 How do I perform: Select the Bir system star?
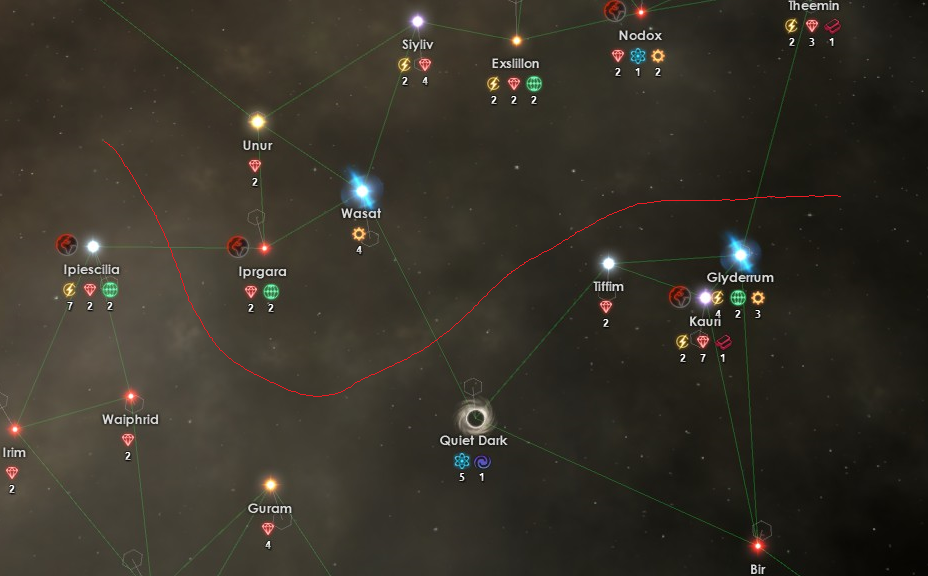pos(758,546)
